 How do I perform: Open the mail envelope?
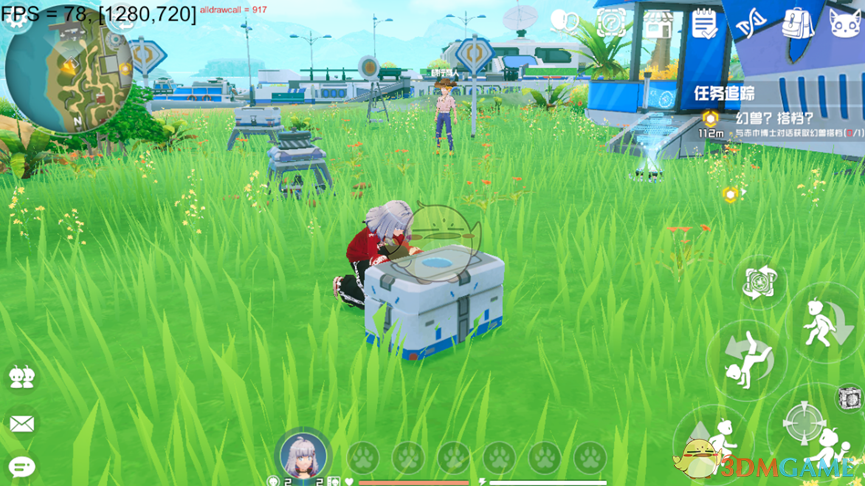pyautogui.click(x=21, y=423)
